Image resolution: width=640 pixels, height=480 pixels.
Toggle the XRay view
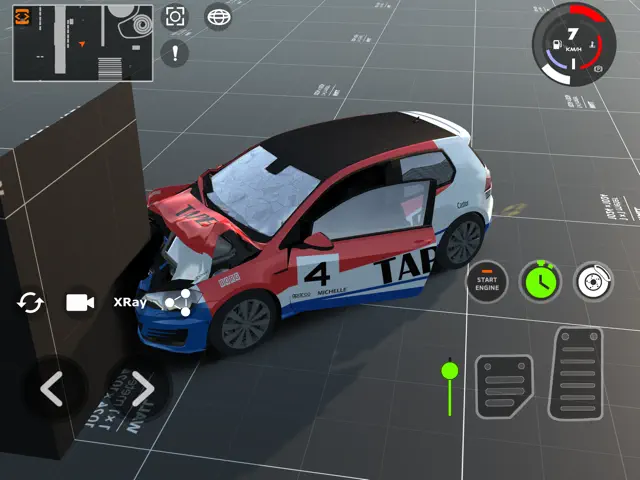[131, 302]
